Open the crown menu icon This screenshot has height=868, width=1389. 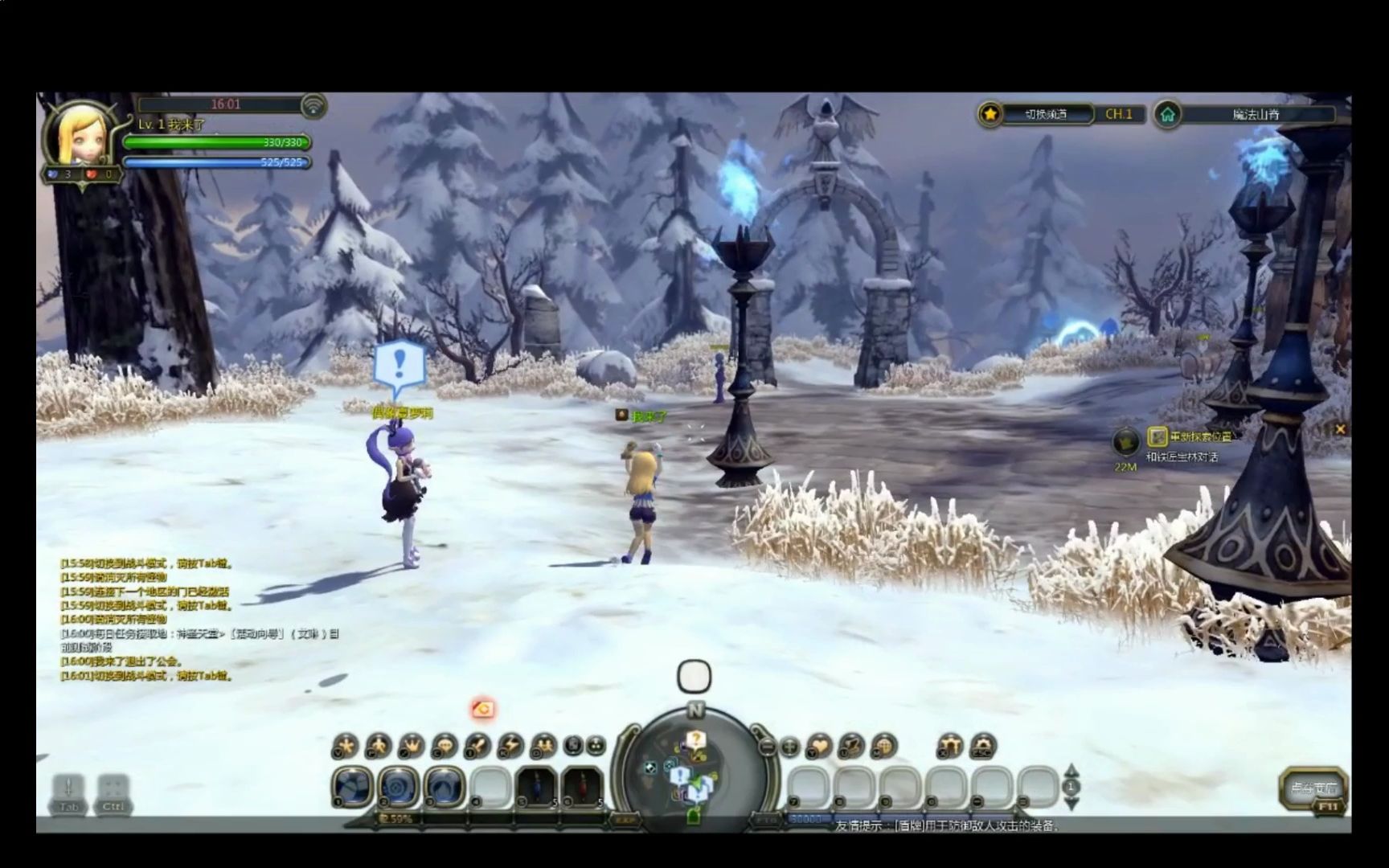tap(412, 746)
